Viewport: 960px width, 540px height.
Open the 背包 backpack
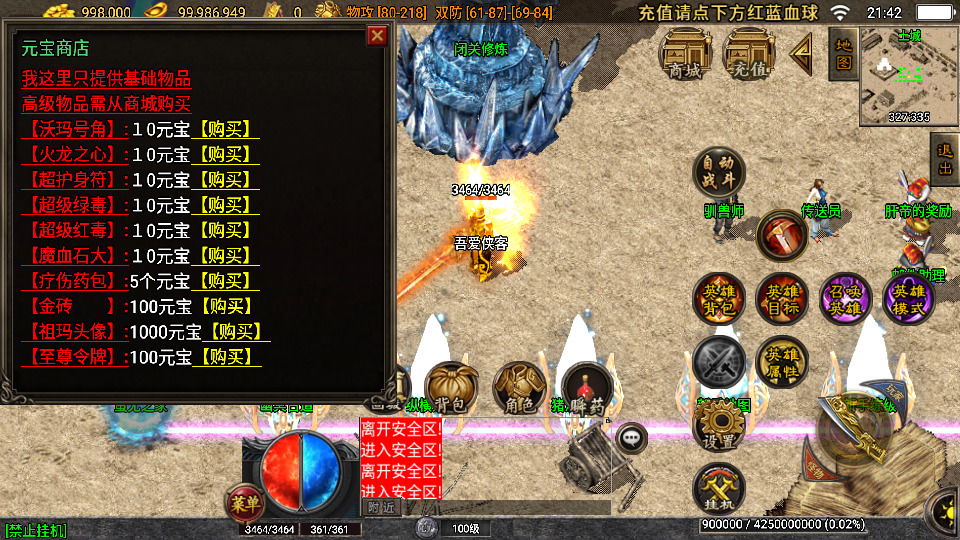tap(452, 388)
